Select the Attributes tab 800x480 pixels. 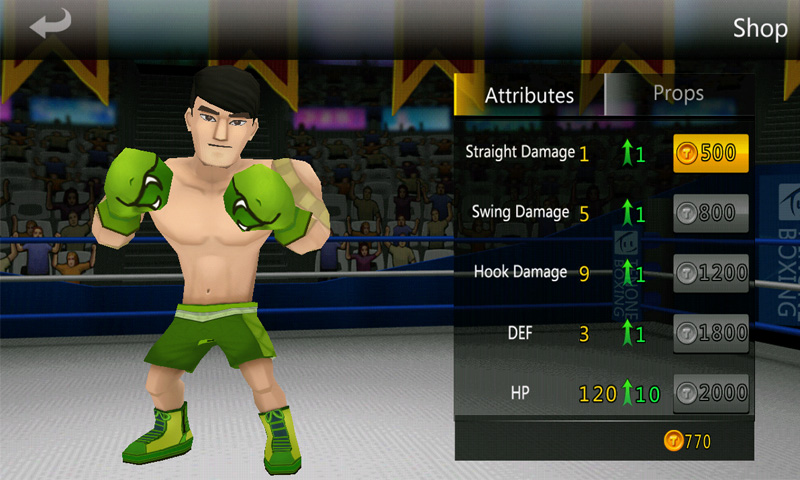(x=529, y=96)
